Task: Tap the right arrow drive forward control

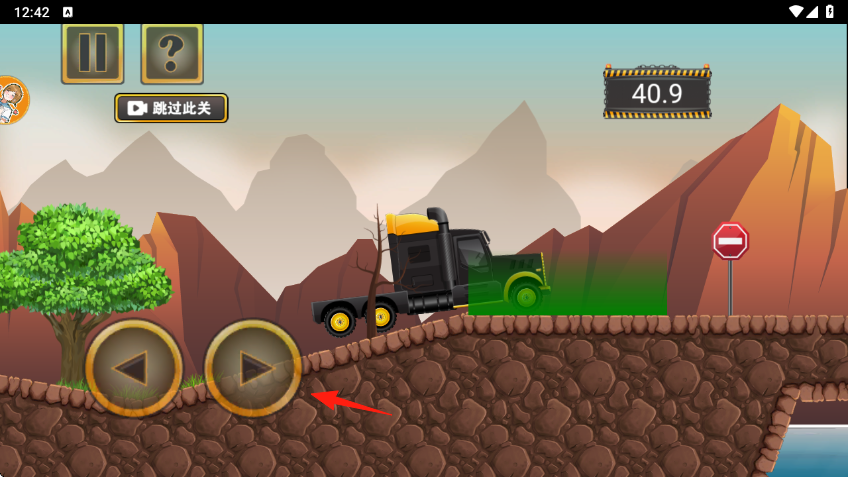Action: pyautogui.click(x=253, y=368)
